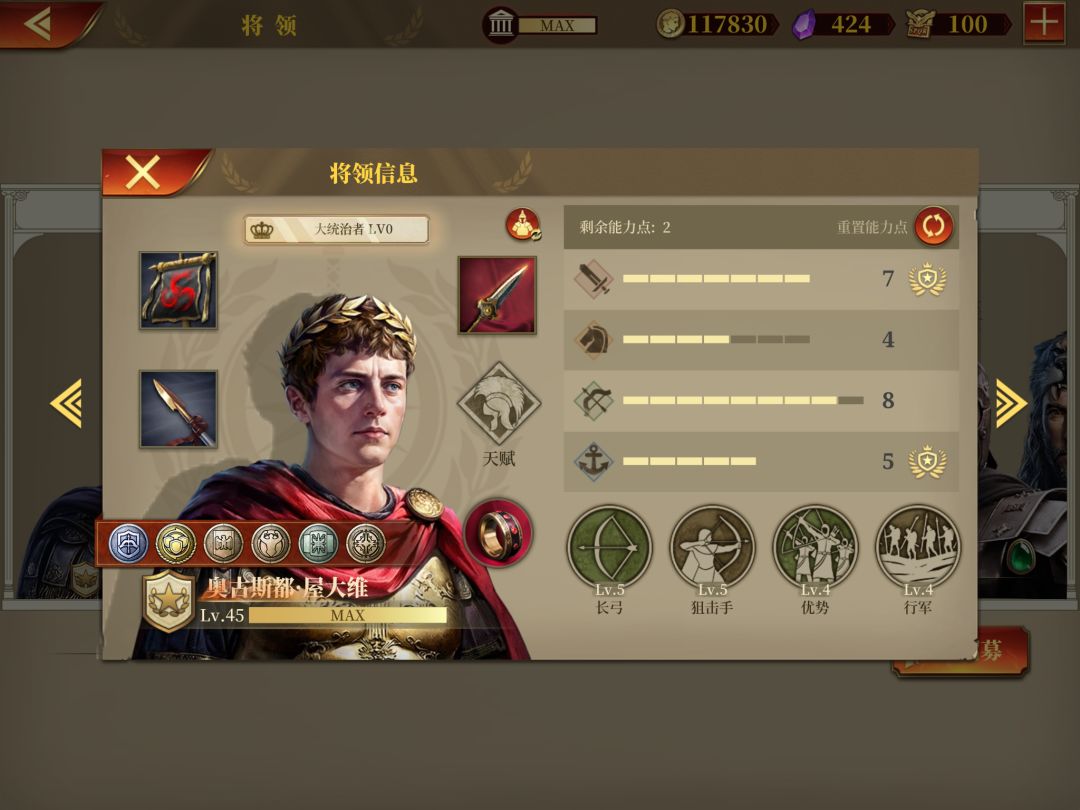This screenshot has width=1080, height=810.
Task: Open the red banner equipment slot
Action: click(178, 290)
